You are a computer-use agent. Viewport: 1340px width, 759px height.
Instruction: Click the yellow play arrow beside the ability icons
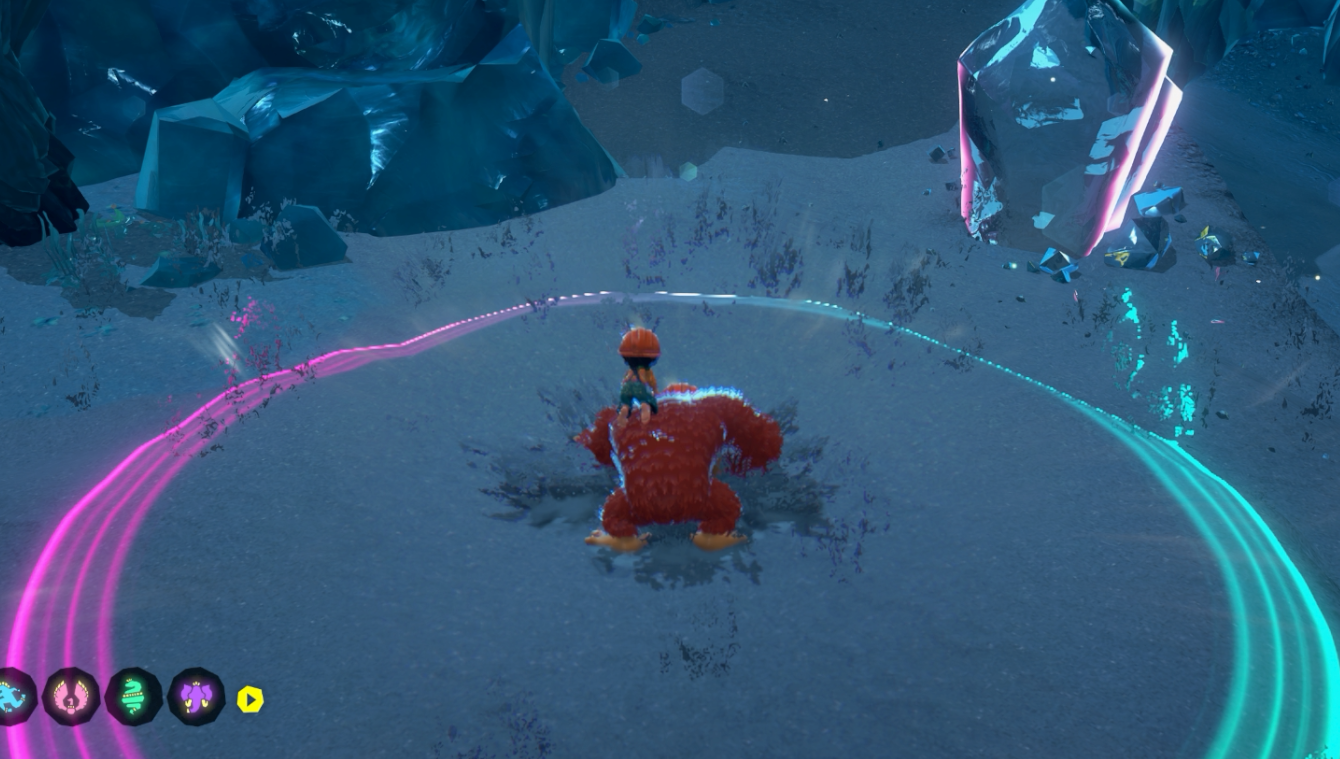coord(250,700)
